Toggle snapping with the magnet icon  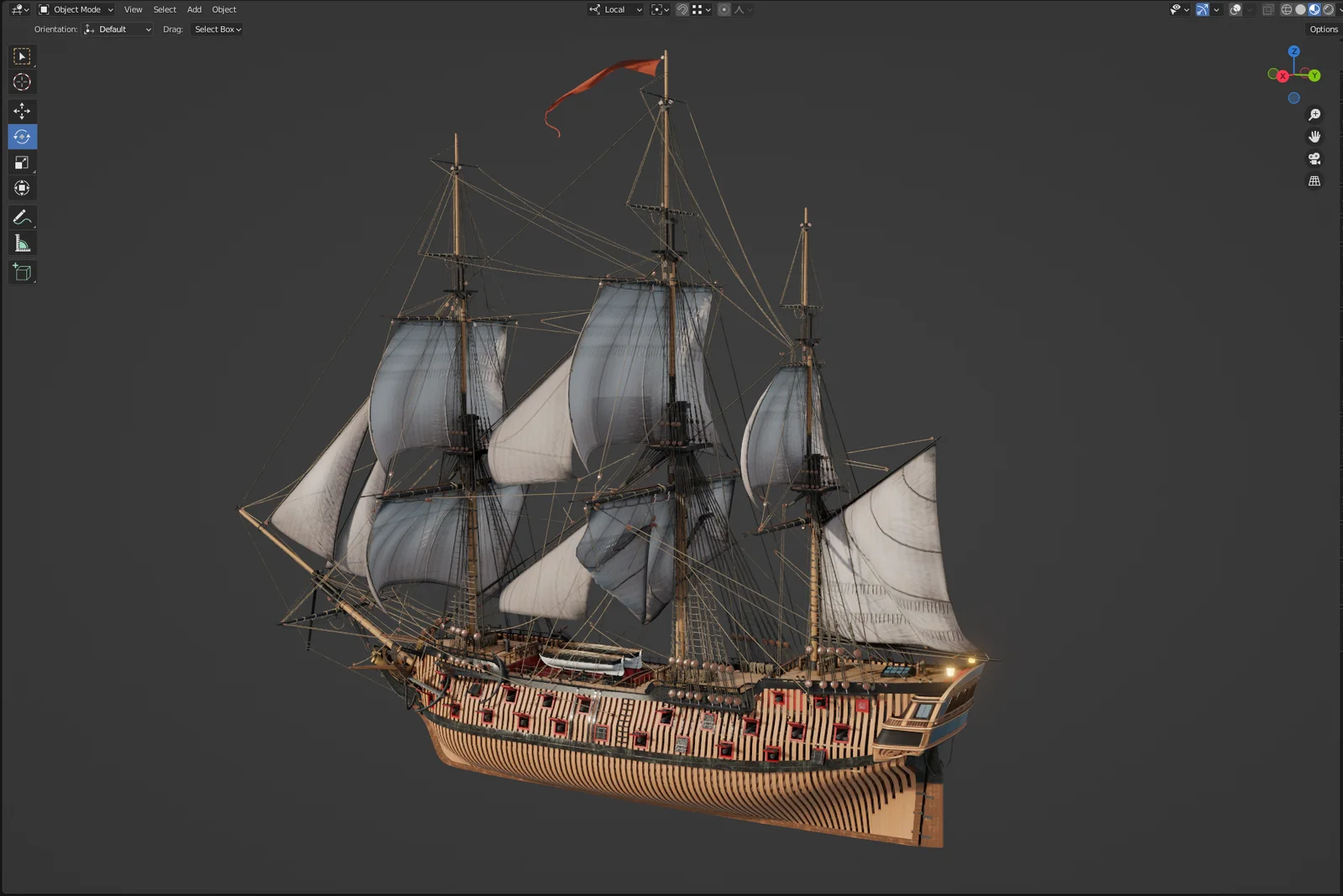pos(682,9)
